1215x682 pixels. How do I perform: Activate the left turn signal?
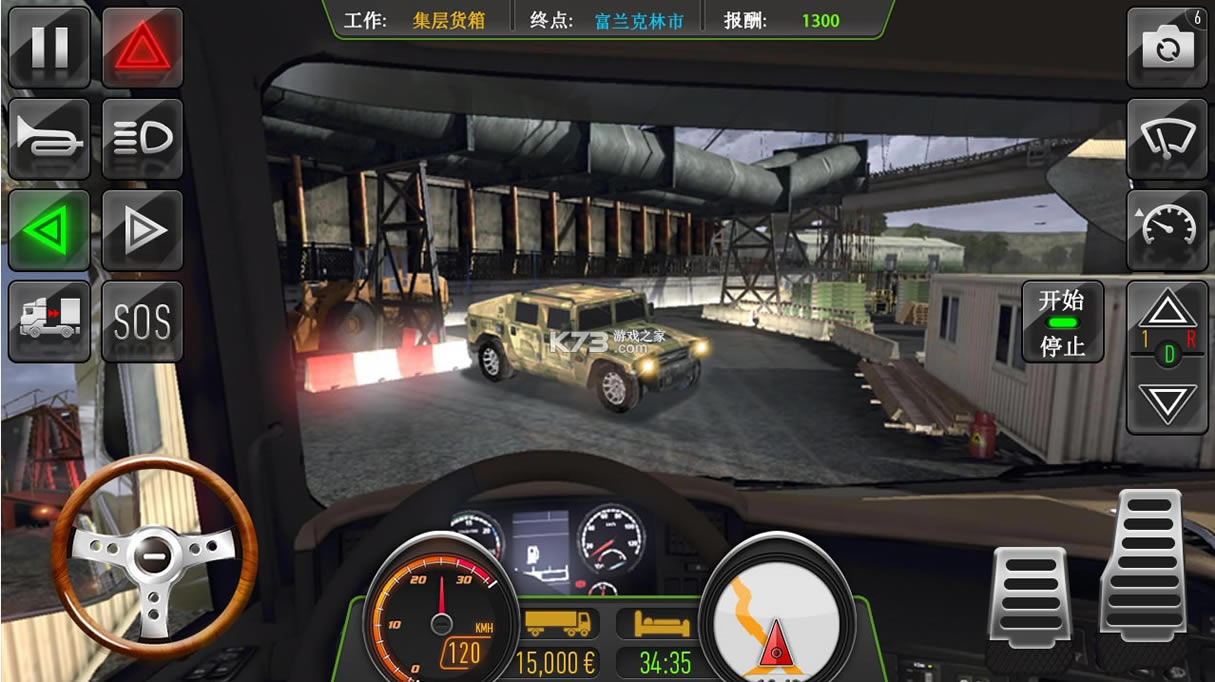point(49,231)
